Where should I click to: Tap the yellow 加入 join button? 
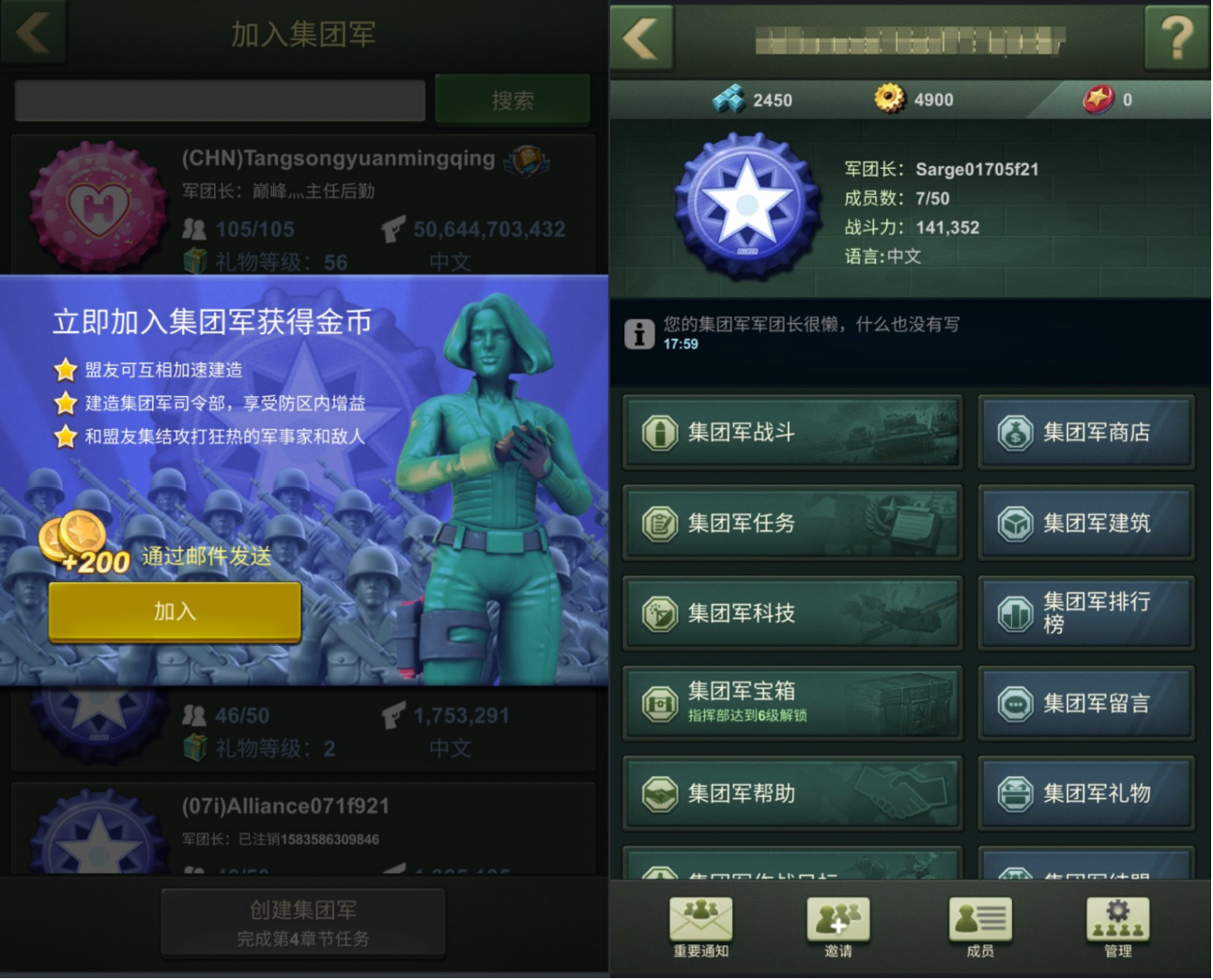(x=175, y=612)
